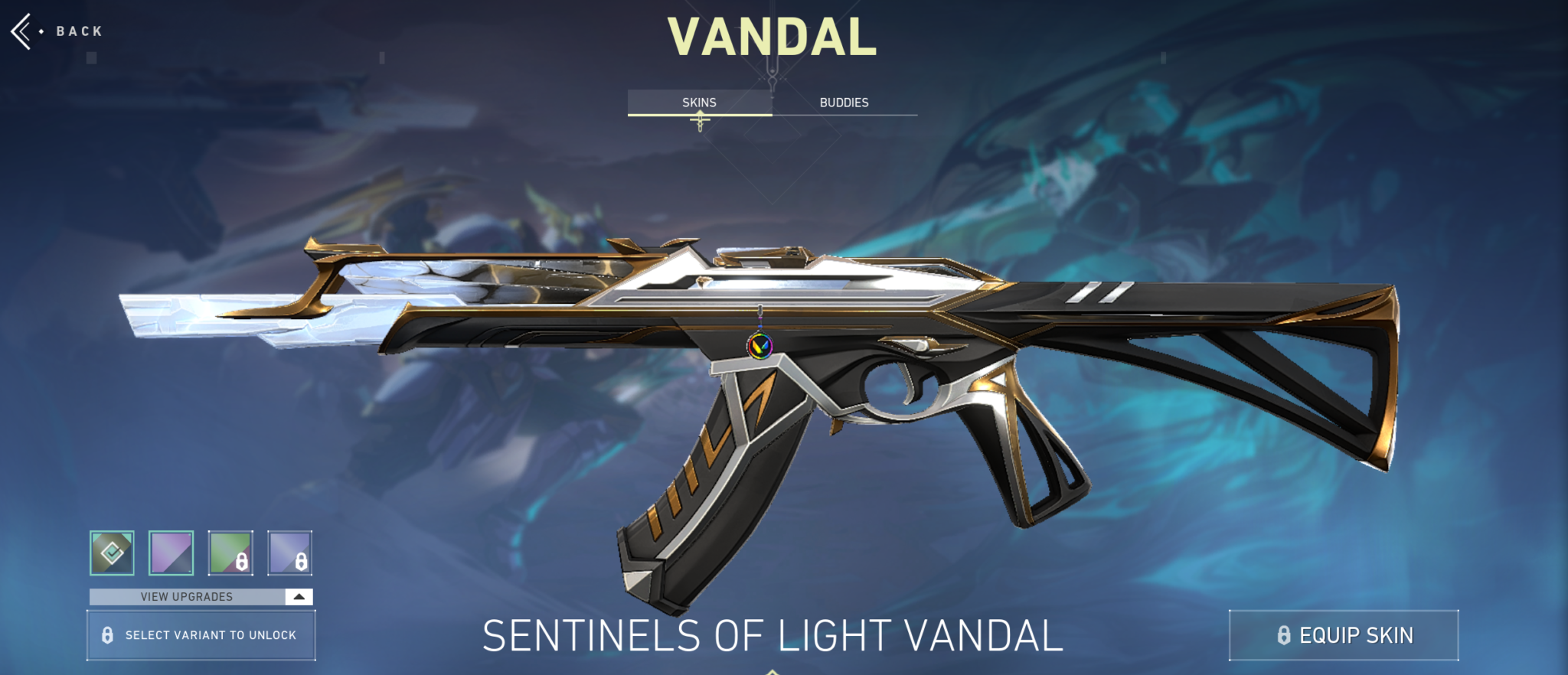The width and height of the screenshot is (1568, 675).
Task: Click the lock icon on Select Variant button
Action: pyautogui.click(x=109, y=634)
